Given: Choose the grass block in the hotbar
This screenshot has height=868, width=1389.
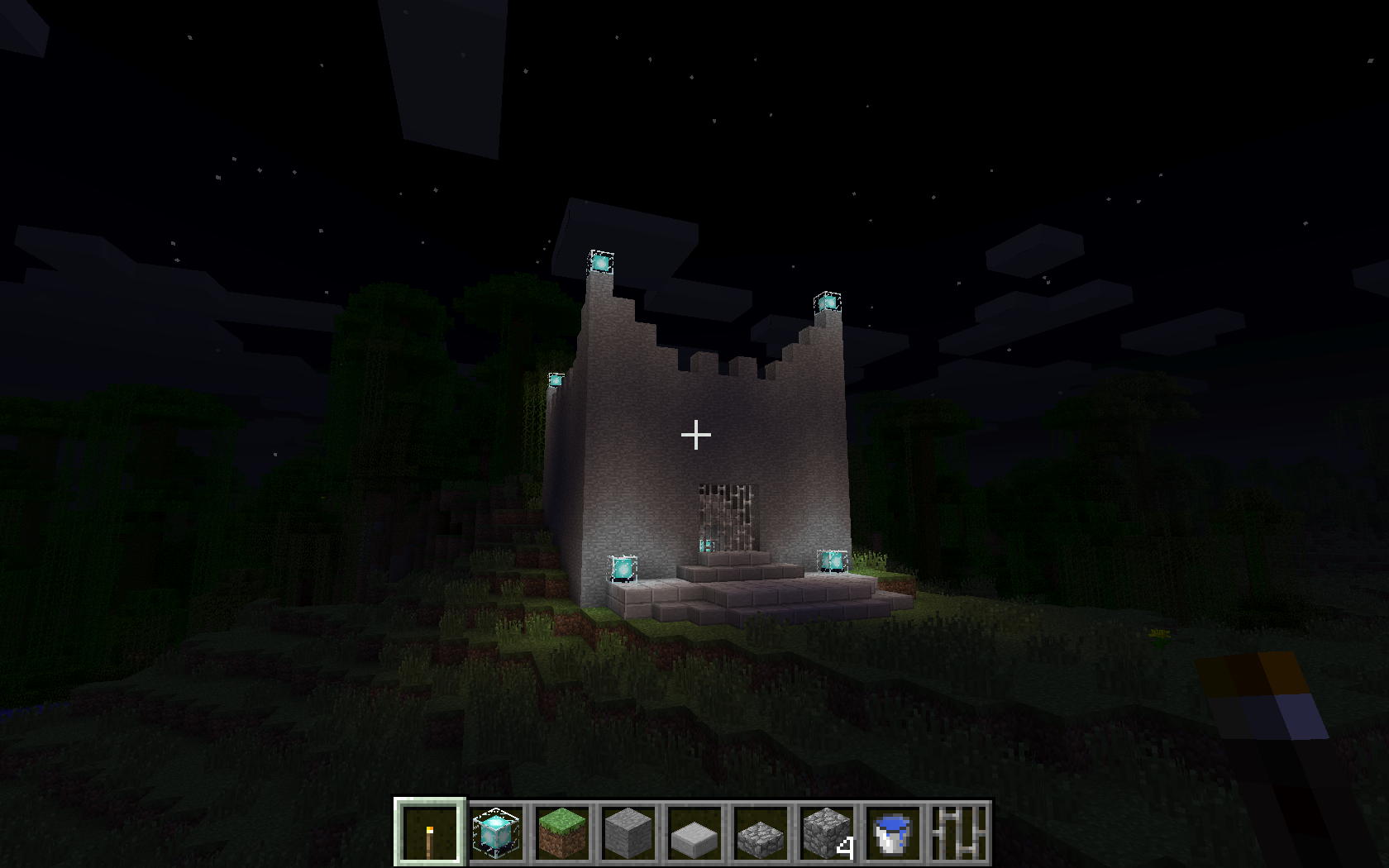Looking at the screenshot, I should [x=562, y=832].
